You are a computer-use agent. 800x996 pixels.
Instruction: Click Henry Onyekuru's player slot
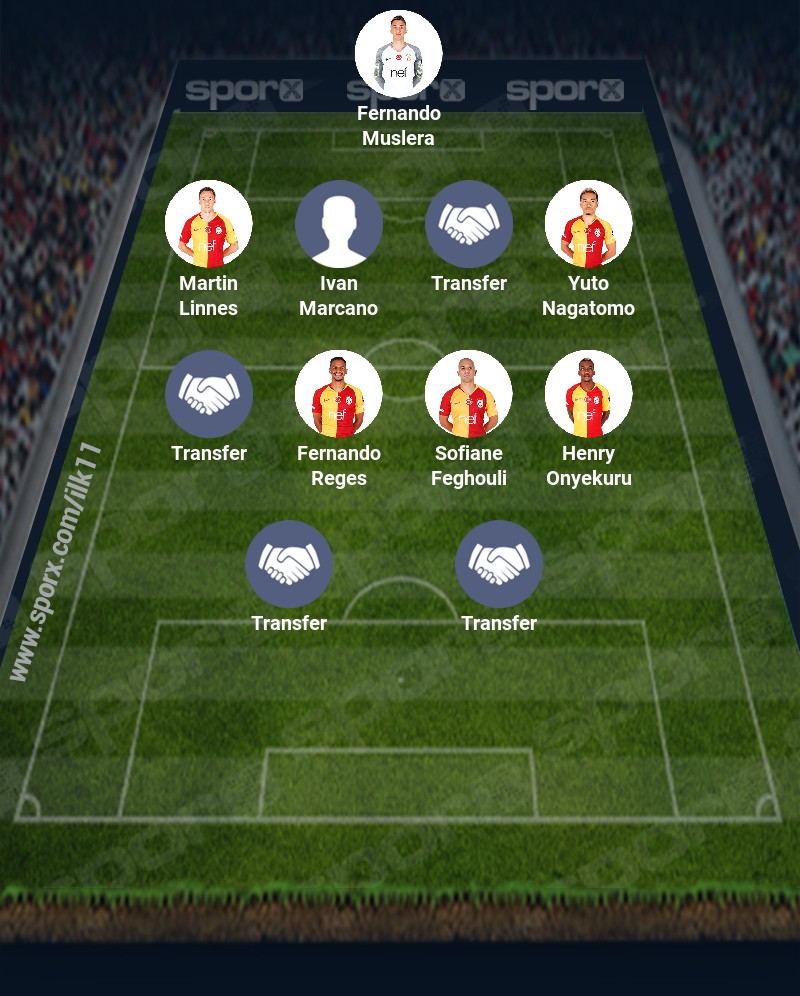click(588, 394)
